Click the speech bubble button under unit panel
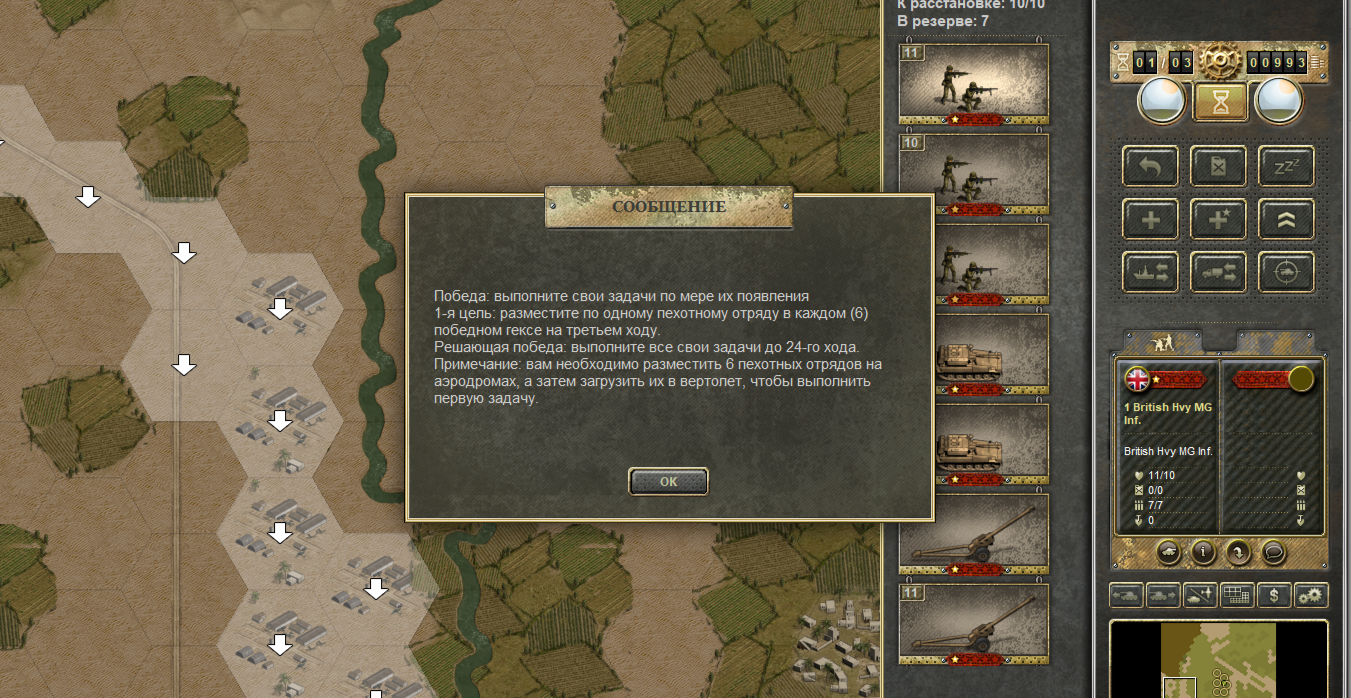 [1273, 551]
